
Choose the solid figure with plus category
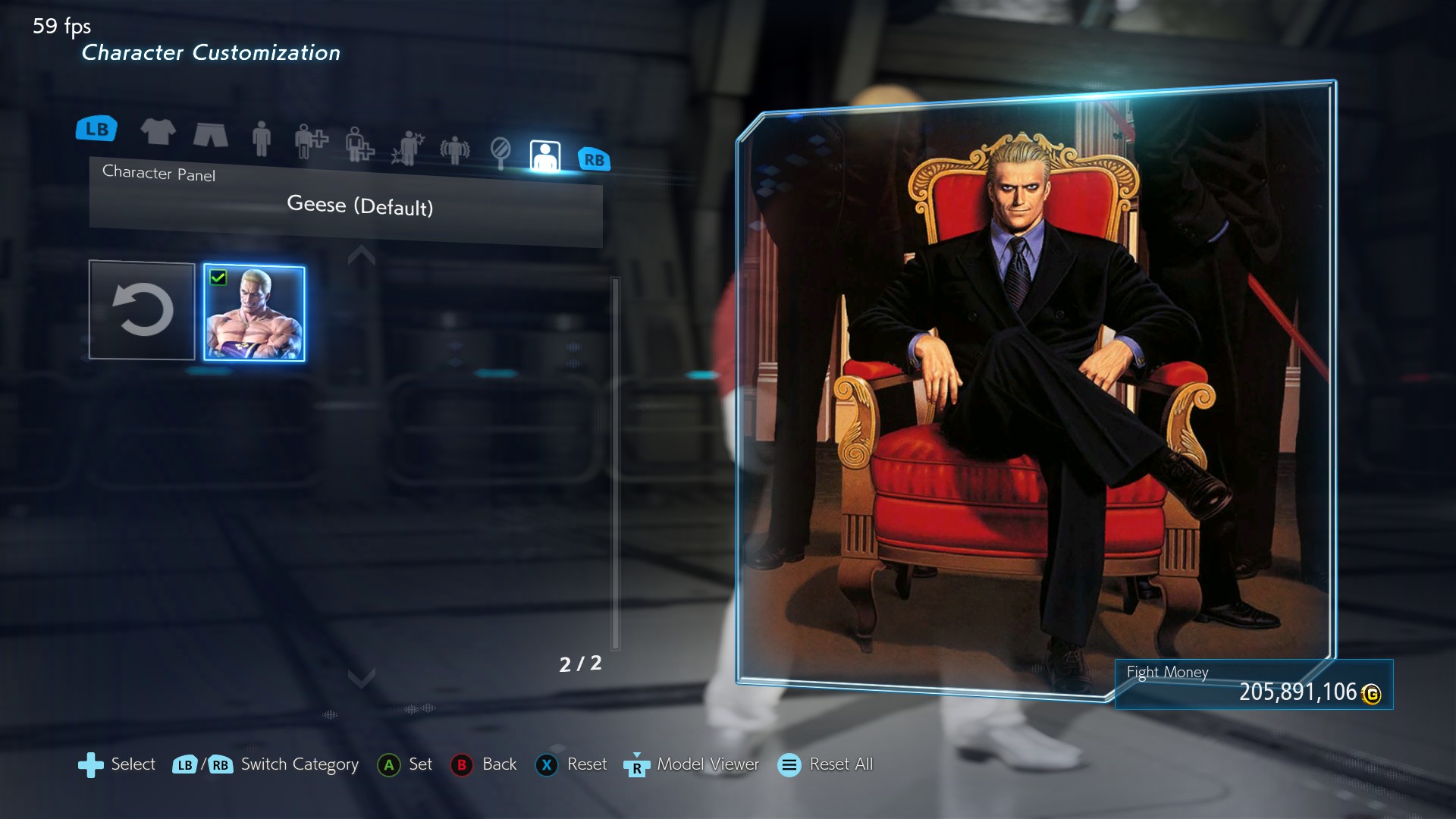pos(310,141)
